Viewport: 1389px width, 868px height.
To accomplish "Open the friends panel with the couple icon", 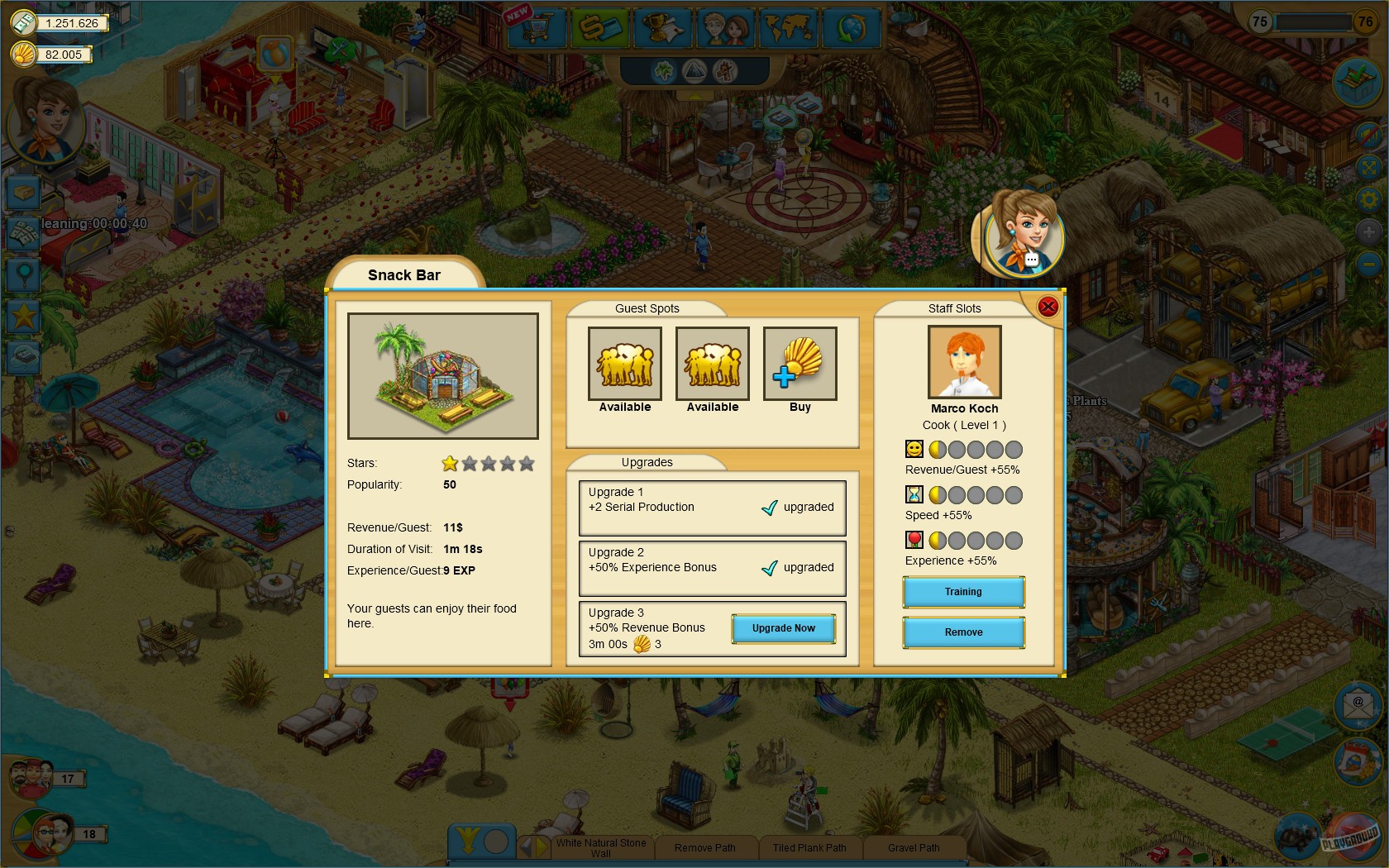I will click(x=725, y=27).
